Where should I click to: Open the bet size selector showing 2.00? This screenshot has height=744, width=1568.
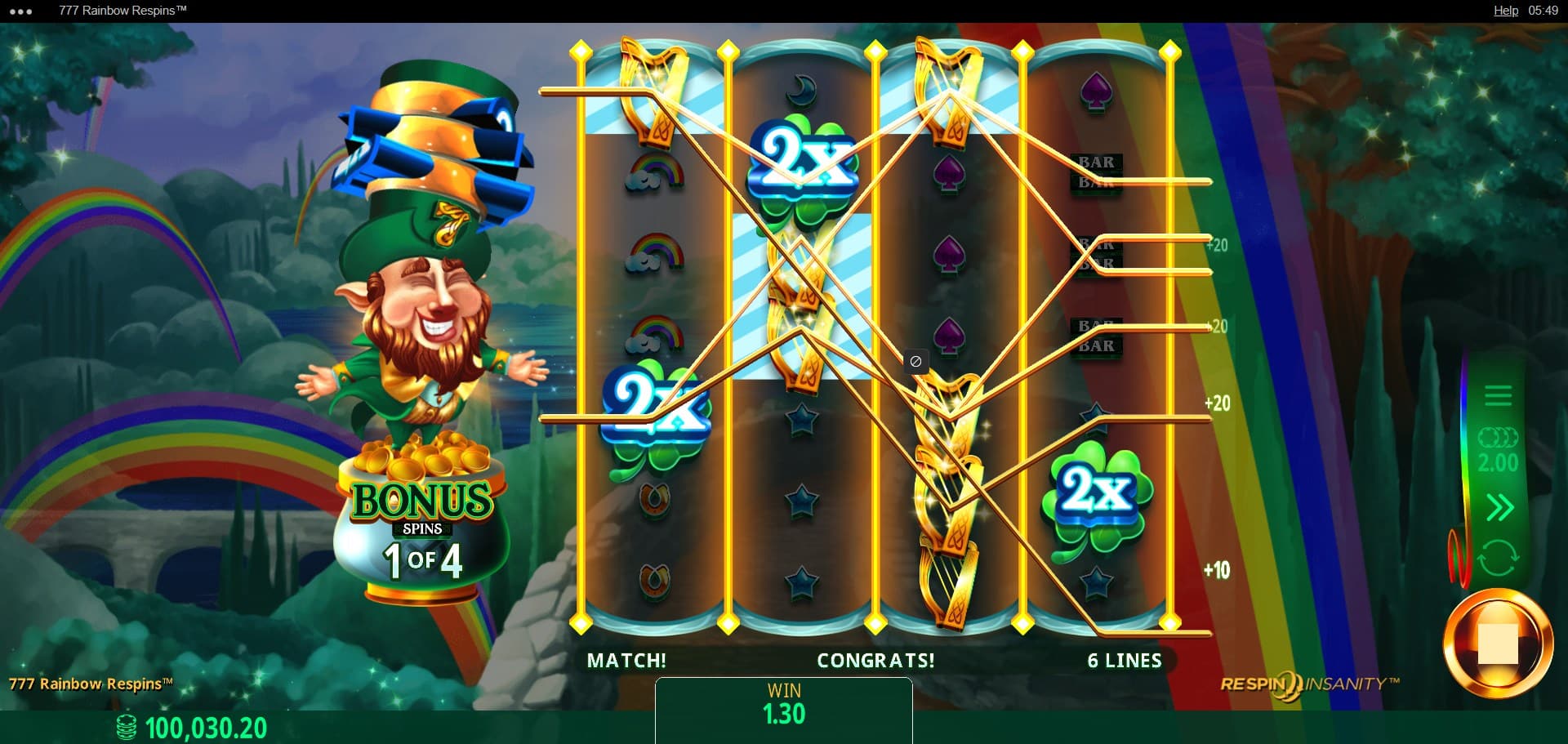(x=1498, y=452)
